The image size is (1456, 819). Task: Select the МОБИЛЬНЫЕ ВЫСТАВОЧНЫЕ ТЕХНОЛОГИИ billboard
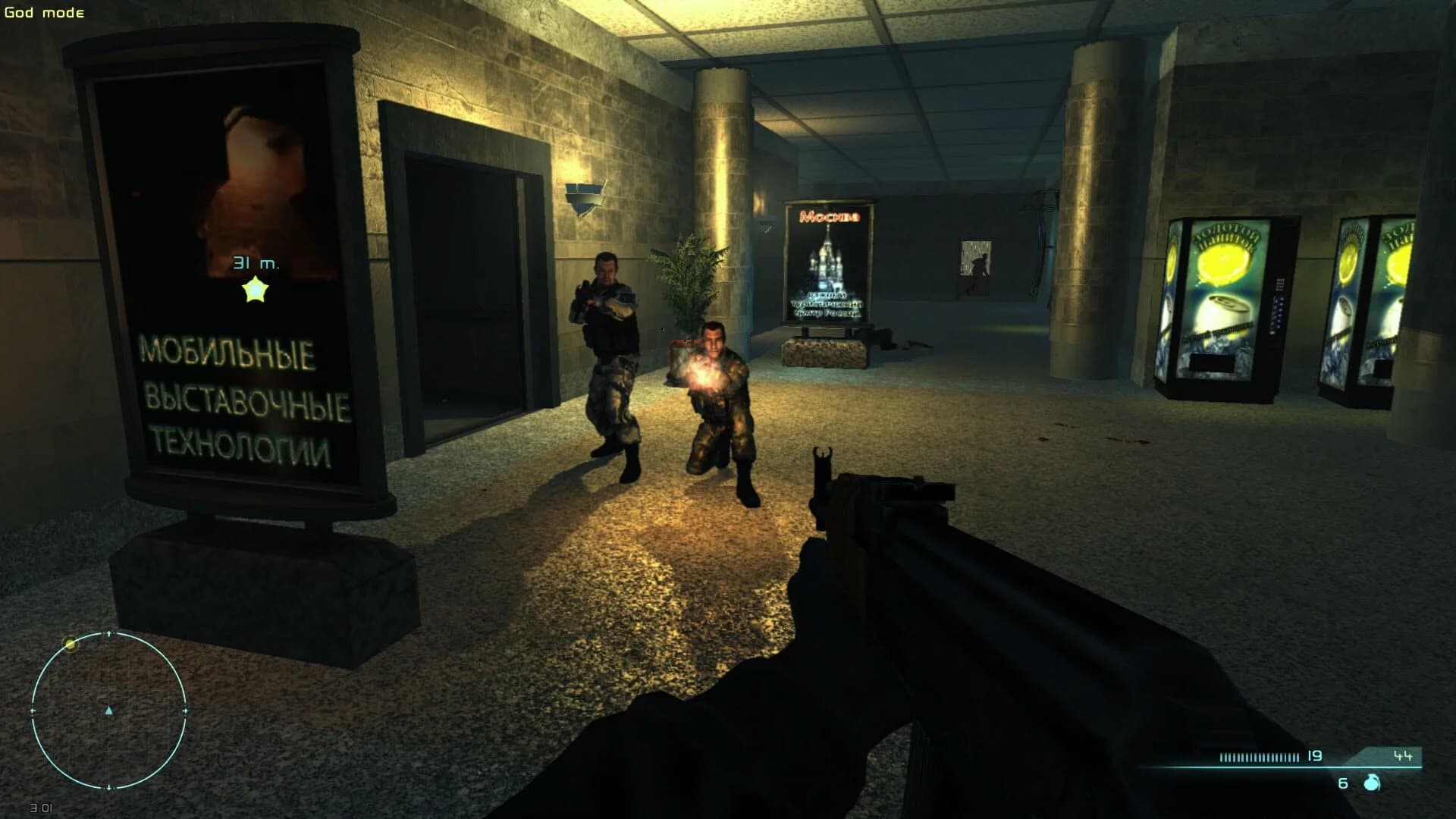[235, 394]
